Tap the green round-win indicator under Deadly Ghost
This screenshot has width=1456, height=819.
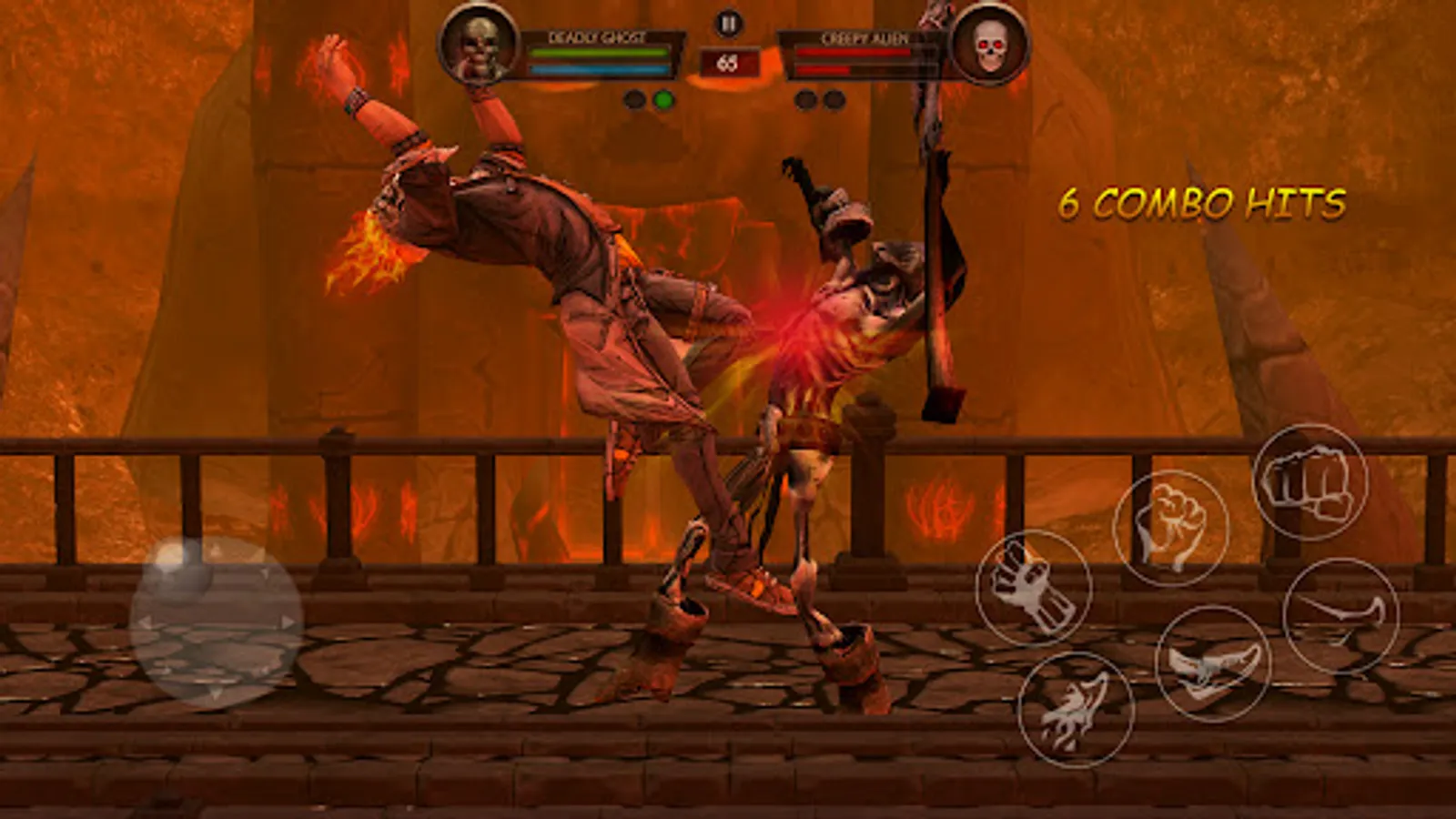pos(665,97)
